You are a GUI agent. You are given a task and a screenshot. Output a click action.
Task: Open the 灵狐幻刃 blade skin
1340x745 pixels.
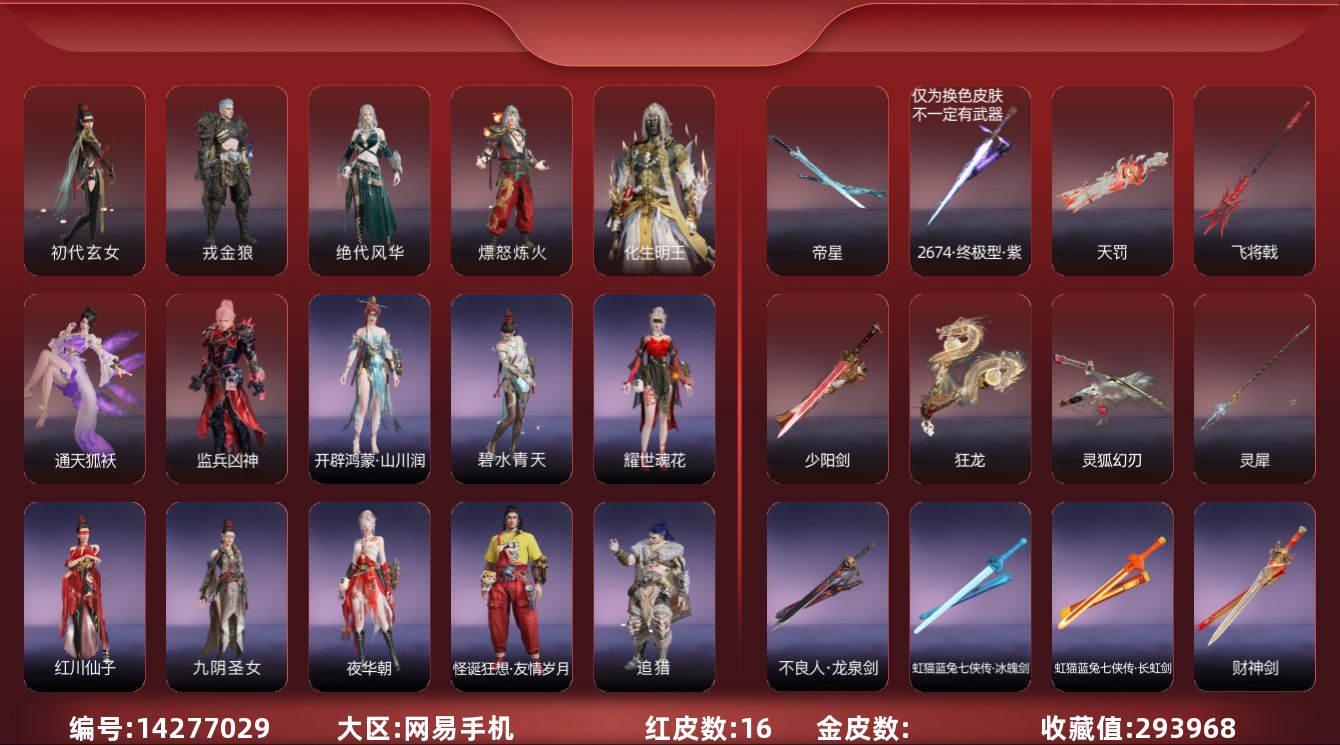coord(1111,385)
